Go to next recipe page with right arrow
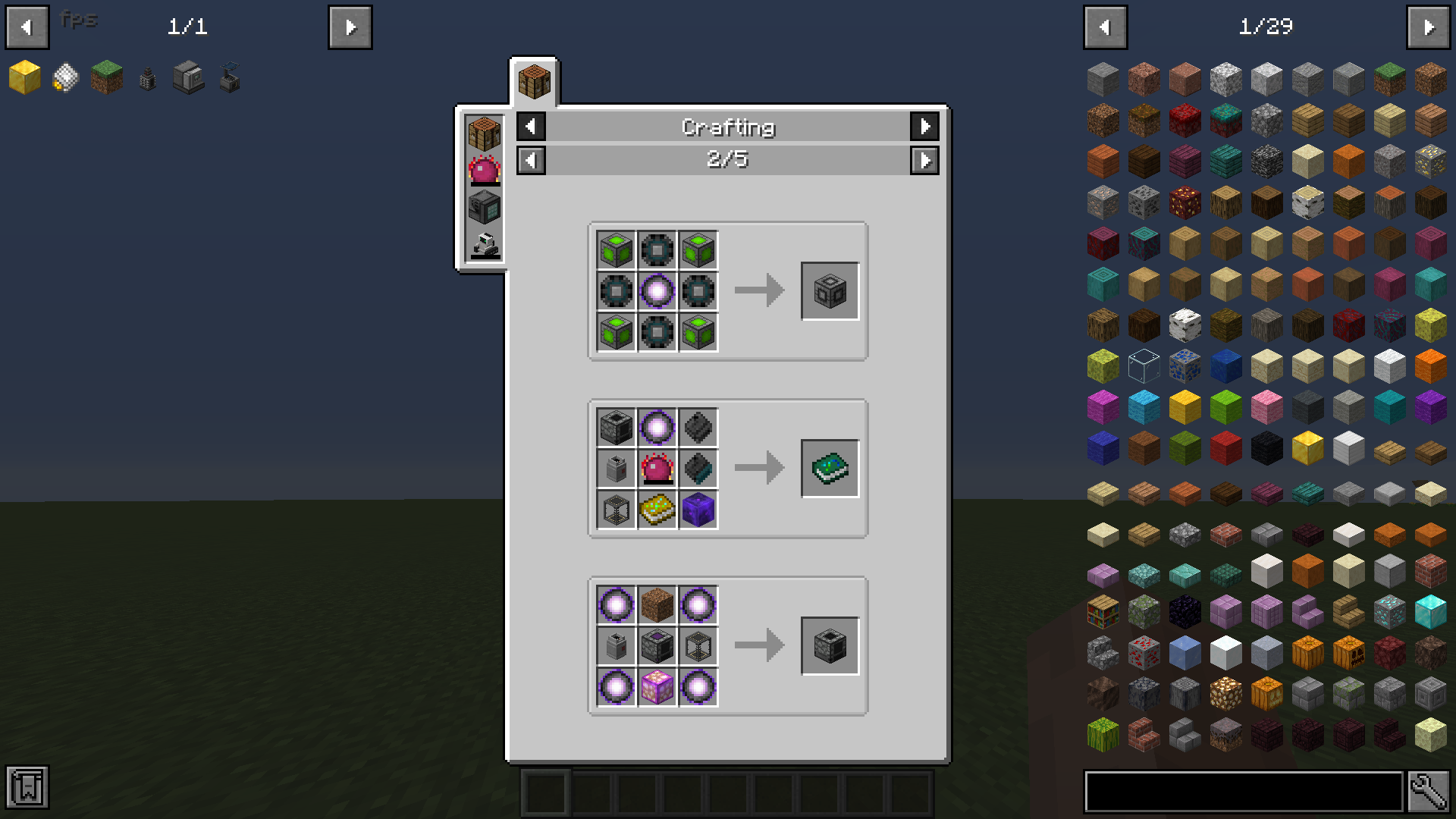The image size is (1456, 819). (x=925, y=160)
